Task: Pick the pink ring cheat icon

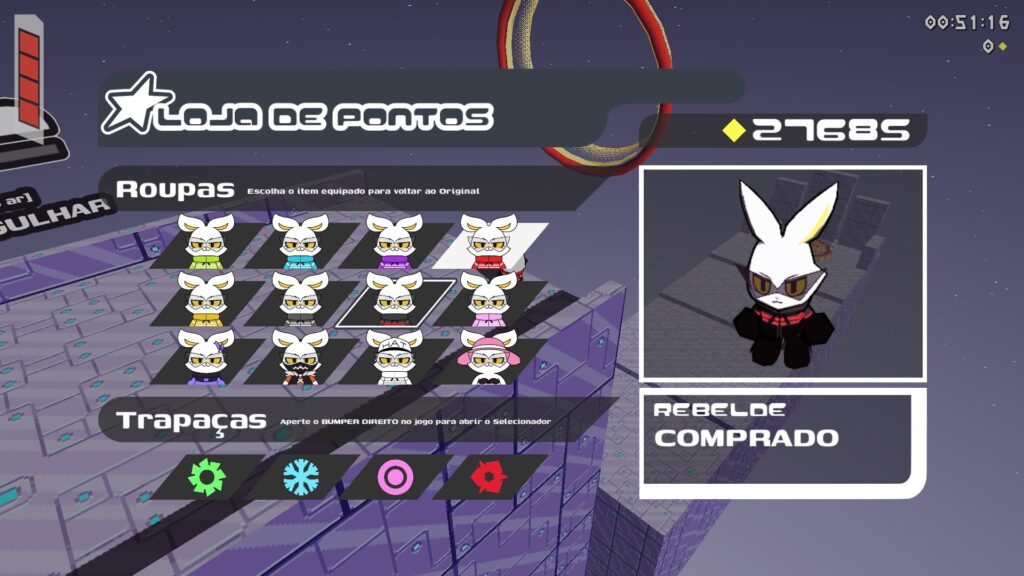Action: (394, 478)
